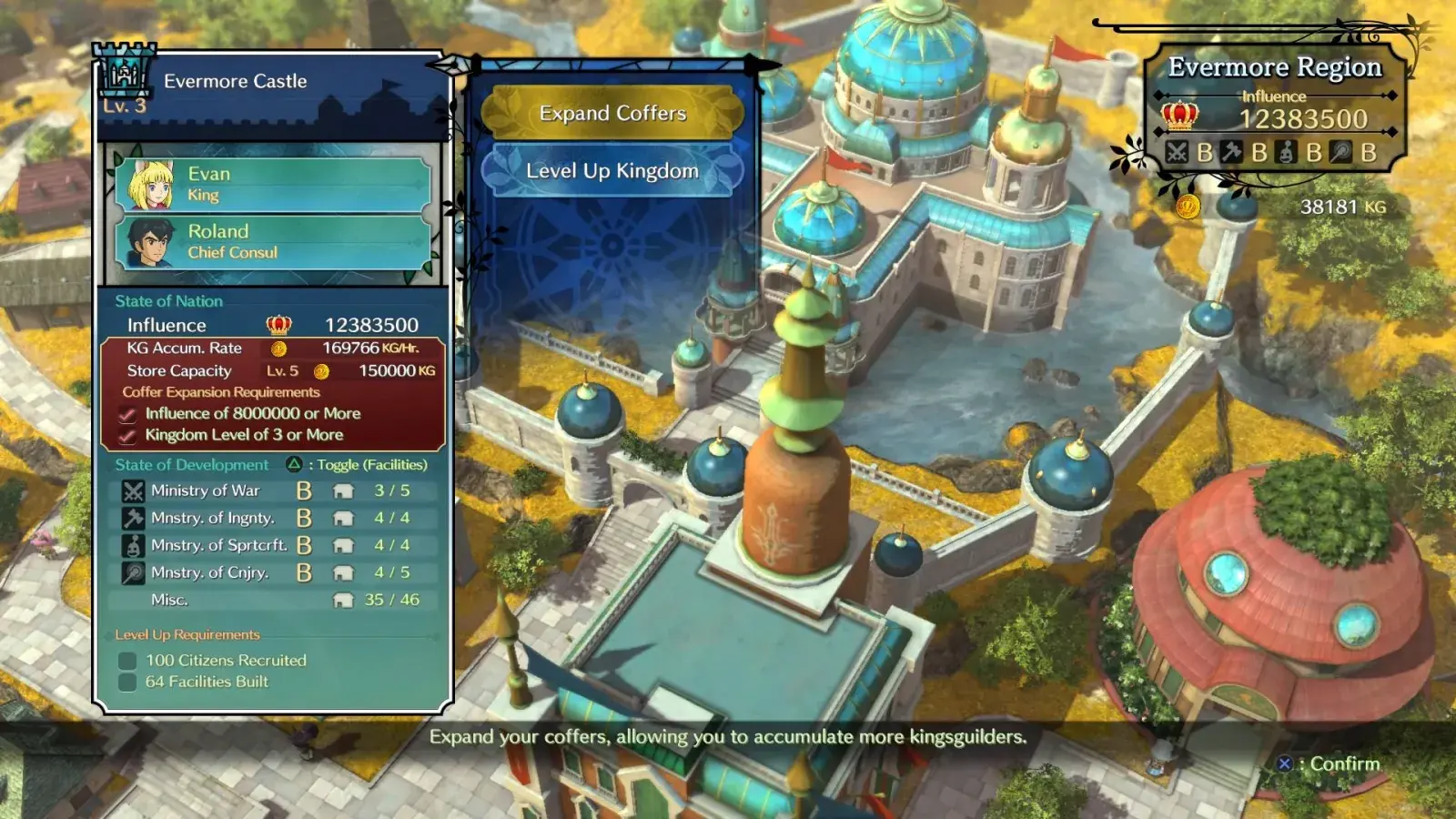Open the Ministry of War row
This screenshot has width=1456, height=819.
pos(273,490)
